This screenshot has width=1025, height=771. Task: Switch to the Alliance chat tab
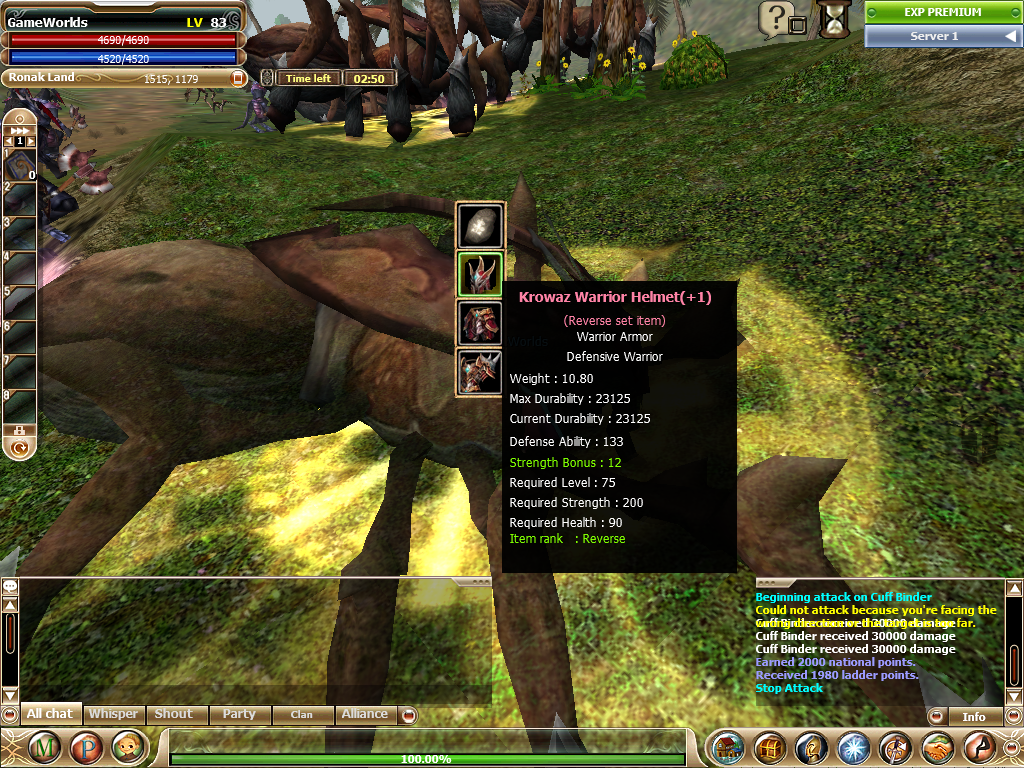[364, 714]
